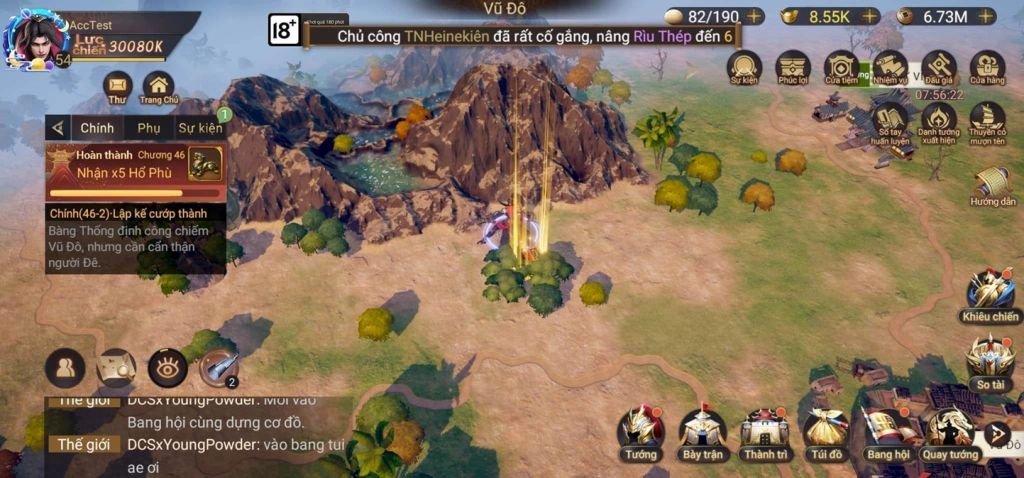1024x478 pixels.
Task: Switch to the Sự kiện quest tab
Action: click(x=200, y=128)
